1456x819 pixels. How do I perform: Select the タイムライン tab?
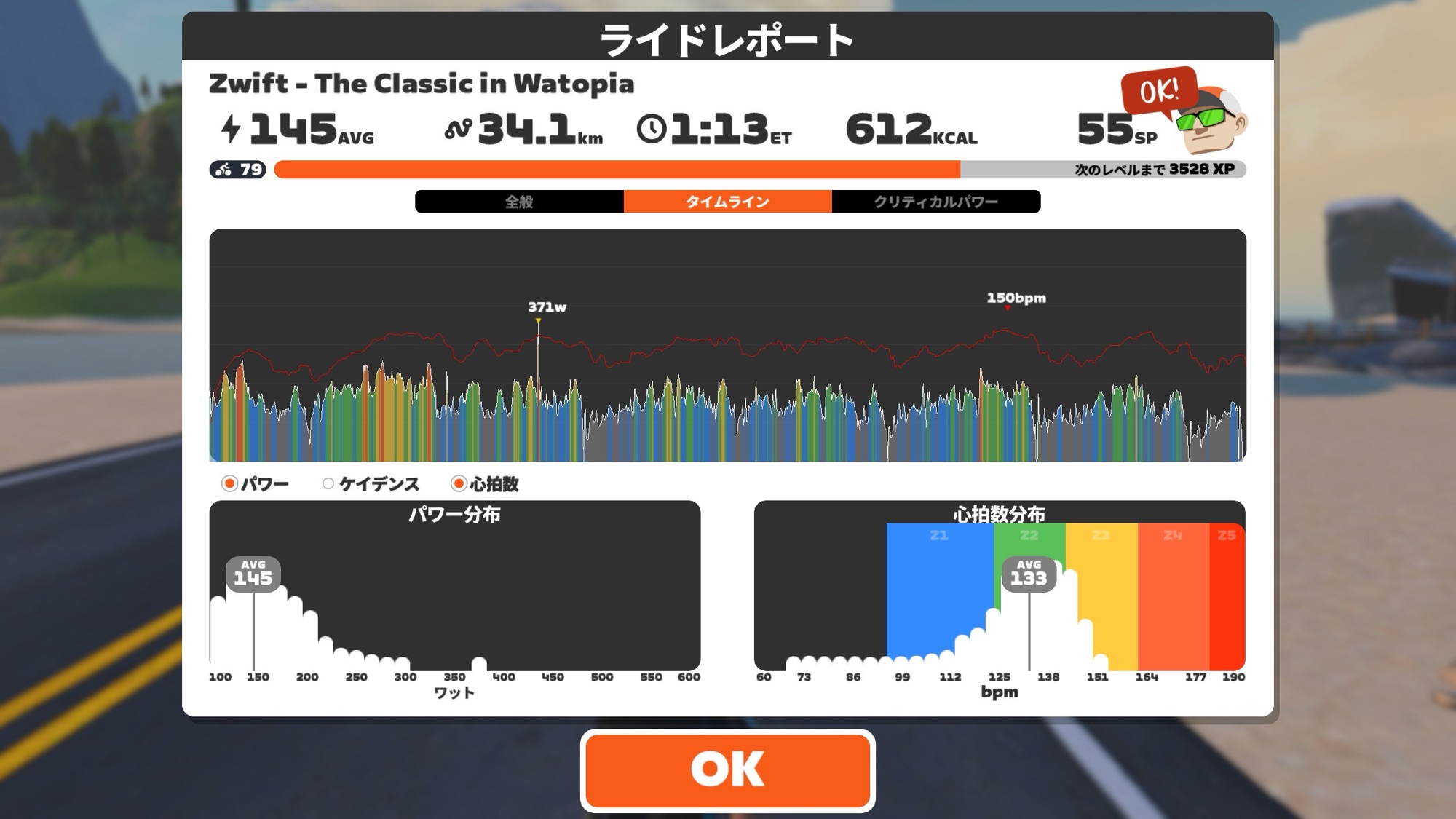click(x=727, y=202)
